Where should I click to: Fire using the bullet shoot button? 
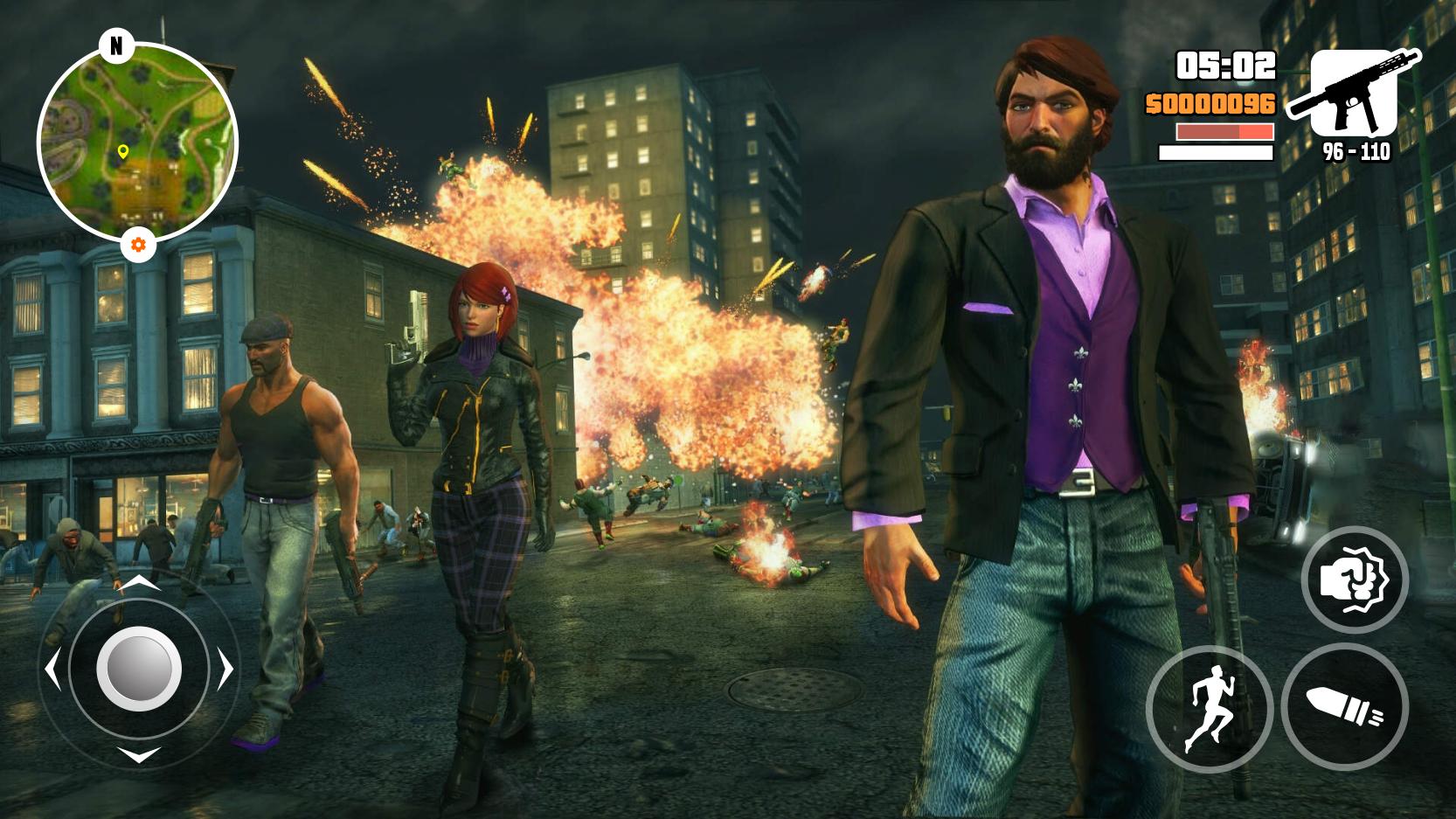tap(1344, 706)
